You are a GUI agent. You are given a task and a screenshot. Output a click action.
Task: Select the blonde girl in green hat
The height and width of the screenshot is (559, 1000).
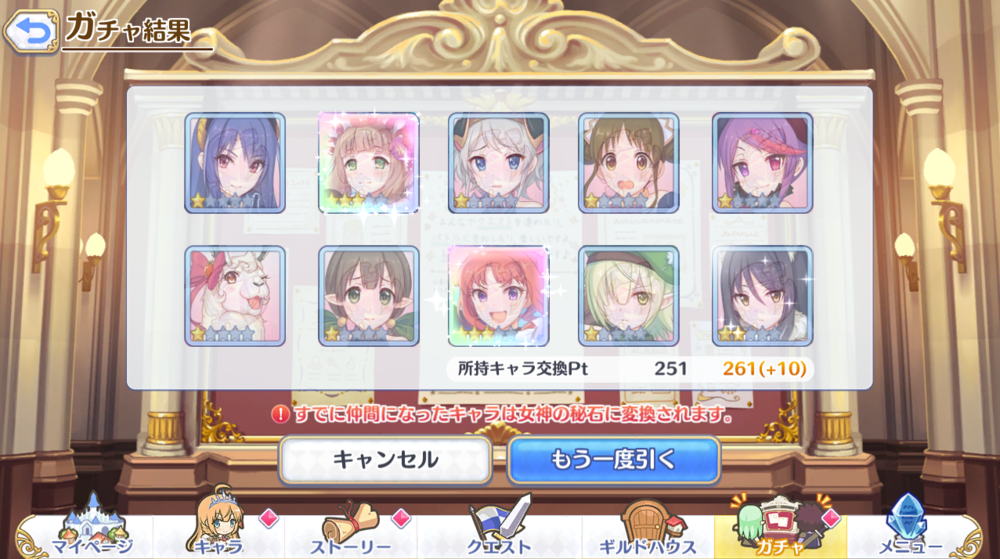tap(629, 296)
